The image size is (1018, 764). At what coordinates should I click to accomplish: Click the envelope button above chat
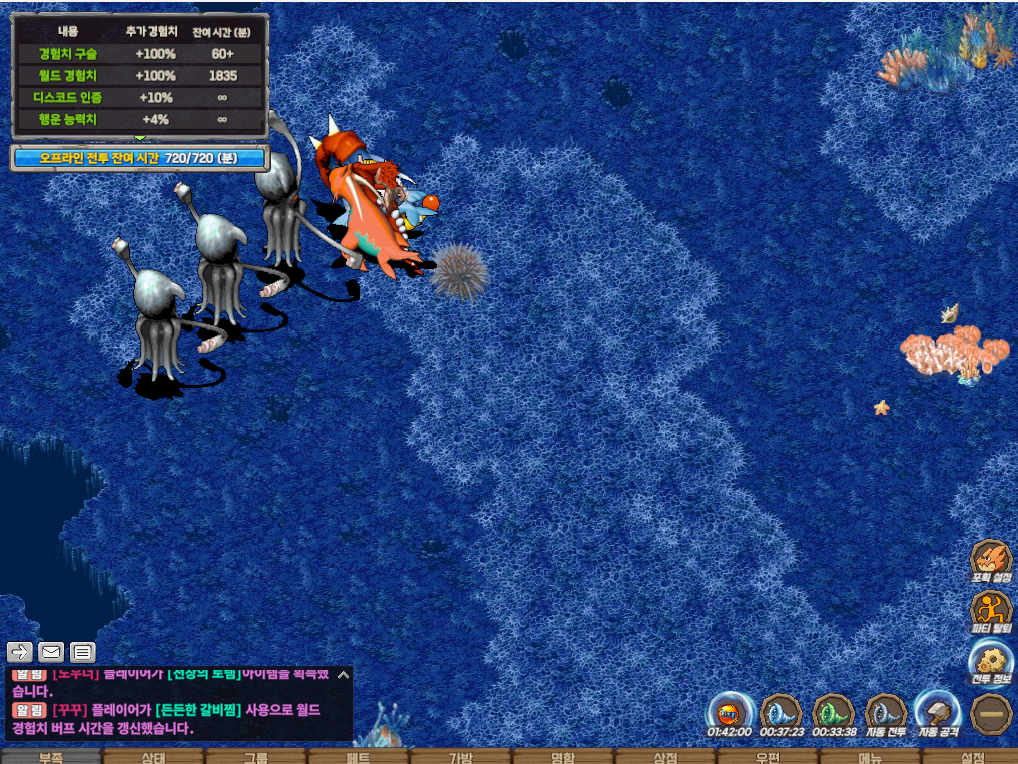51,653
